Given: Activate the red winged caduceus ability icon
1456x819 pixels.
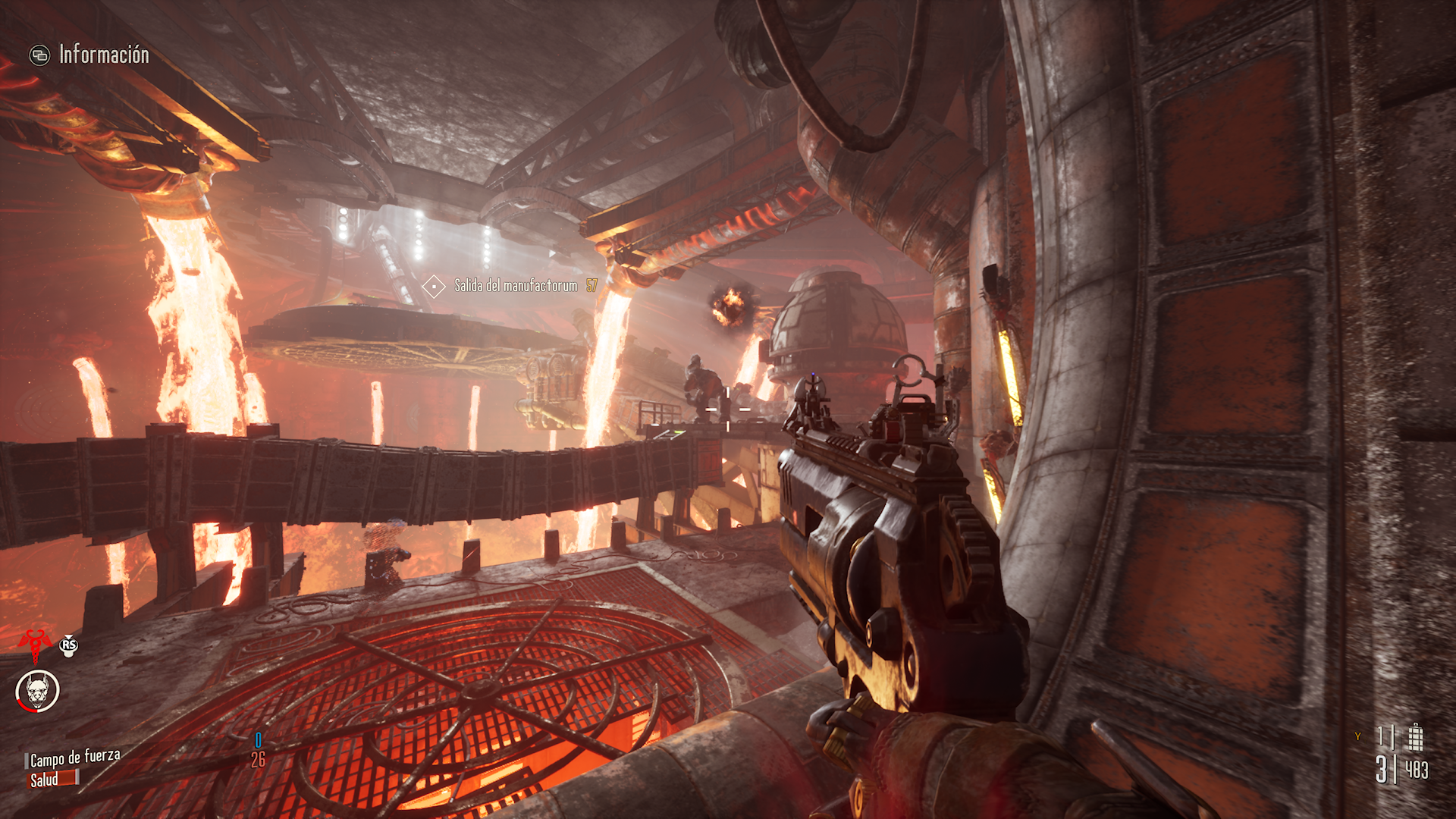Looking at the screenshot, I should click(34, 644).
